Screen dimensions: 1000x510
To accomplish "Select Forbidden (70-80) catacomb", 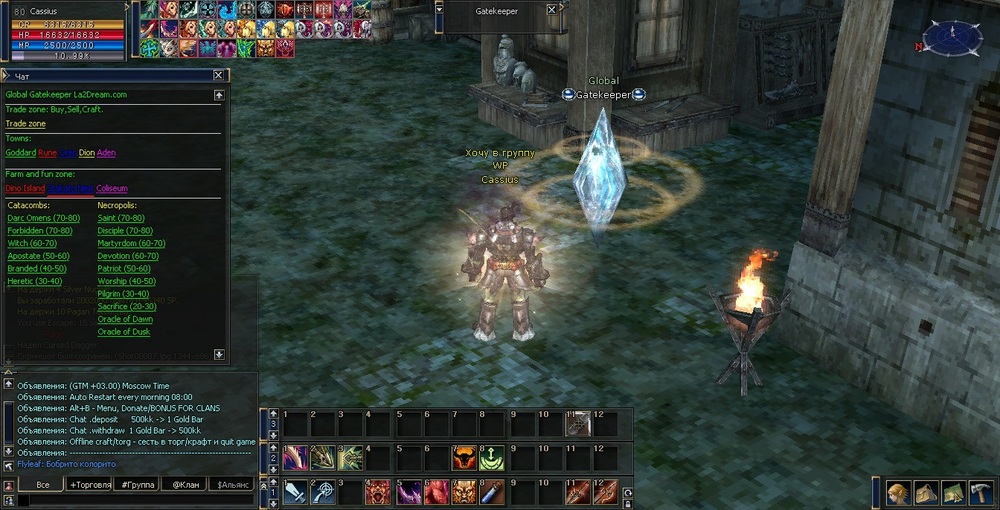I will click(x=39, y=231).
